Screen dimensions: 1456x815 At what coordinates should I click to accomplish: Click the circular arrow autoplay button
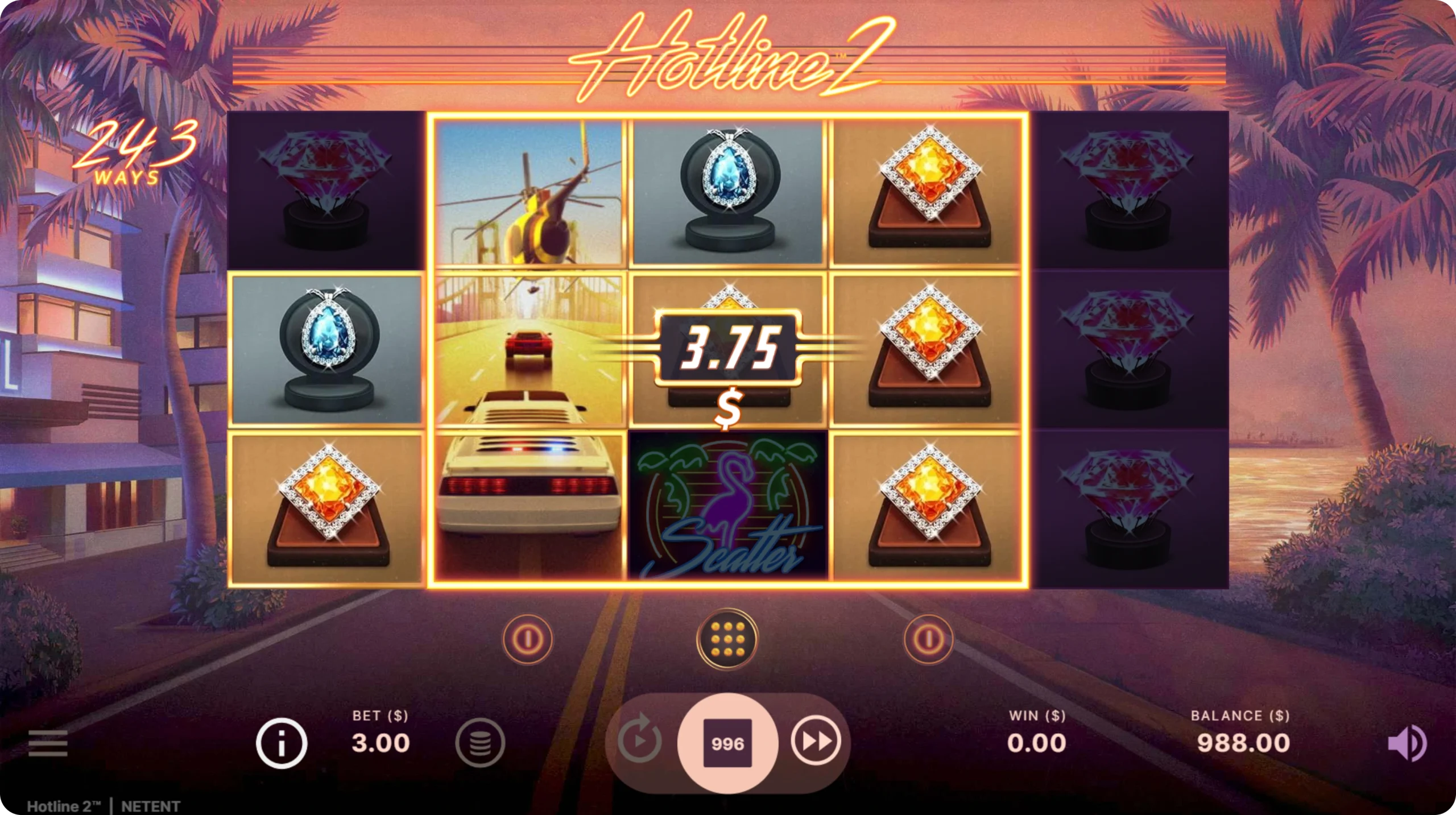click(x=639, y=742)
